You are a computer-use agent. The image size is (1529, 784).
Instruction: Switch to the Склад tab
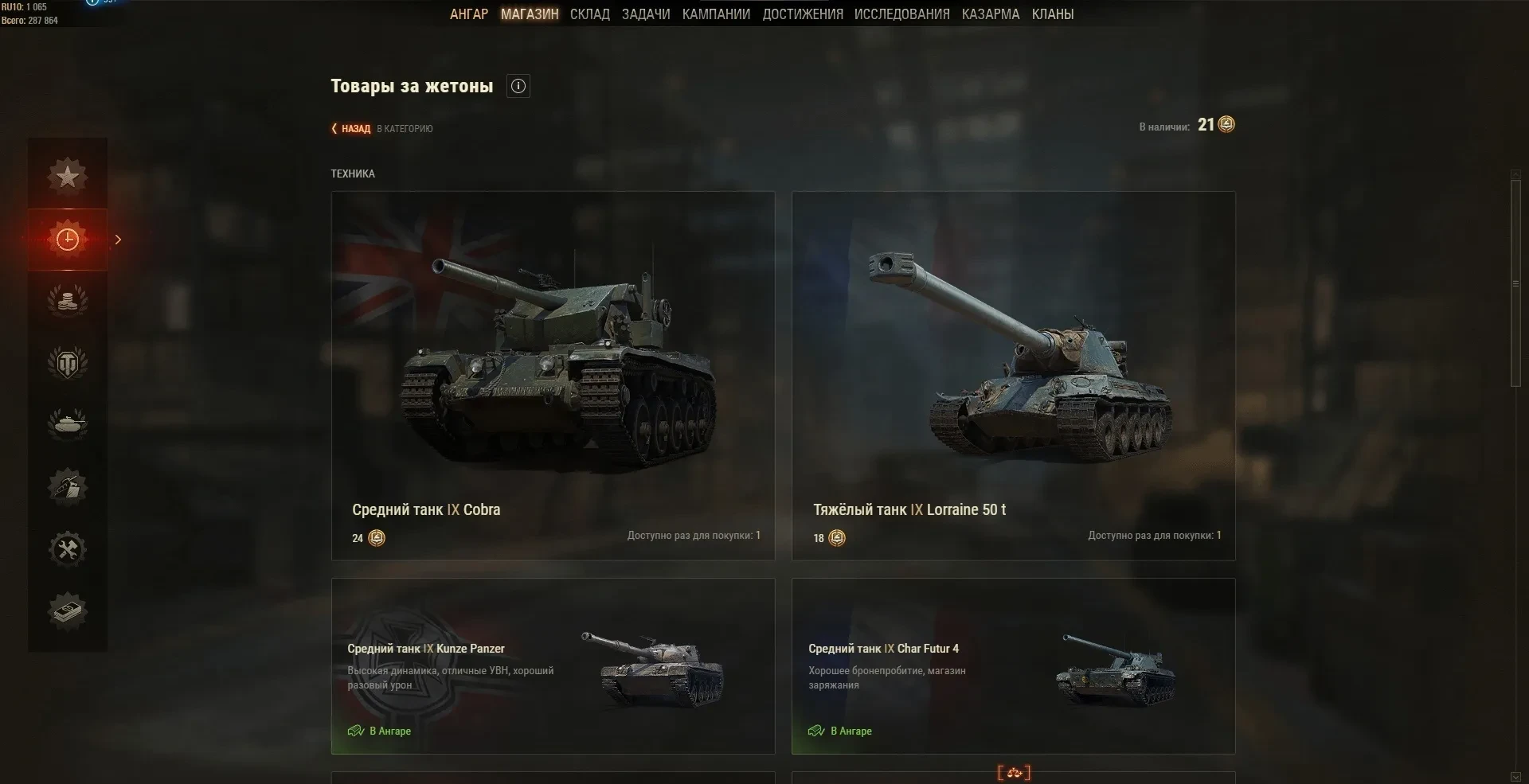589,14
